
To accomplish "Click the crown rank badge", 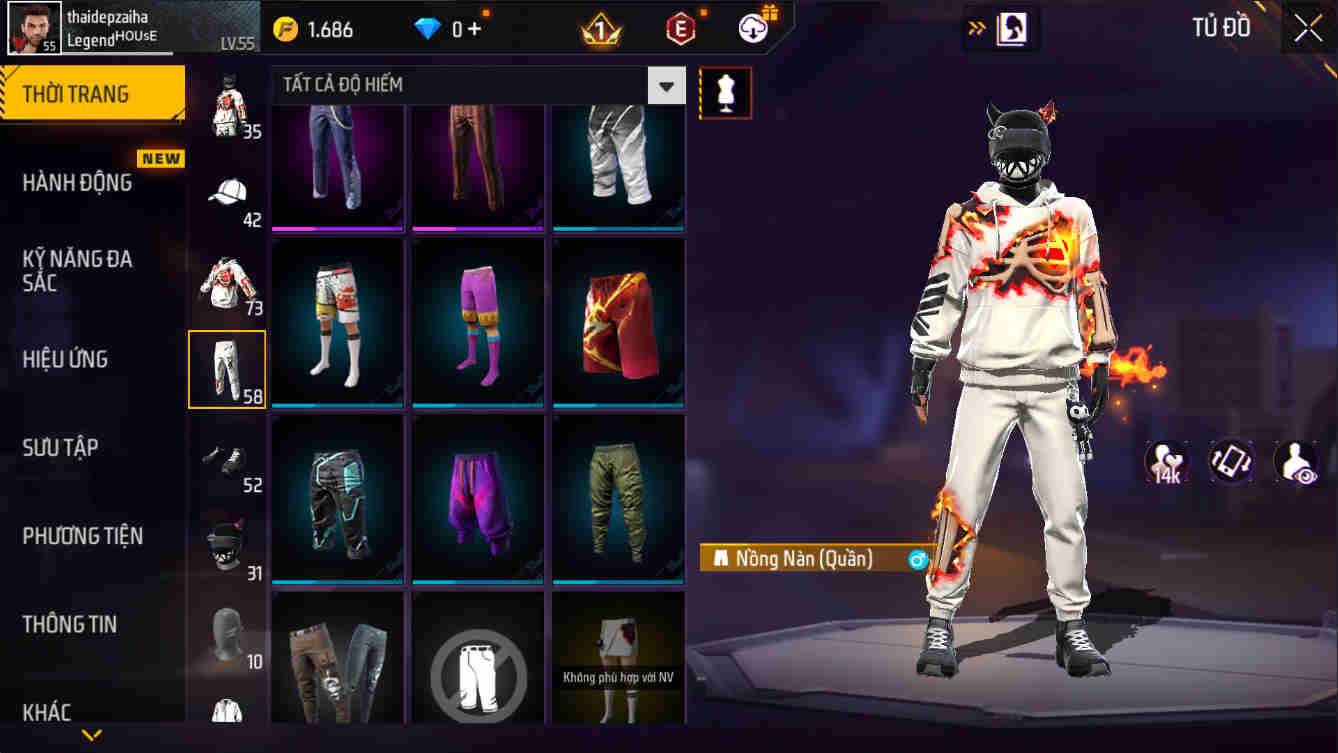I will point(602,29).
